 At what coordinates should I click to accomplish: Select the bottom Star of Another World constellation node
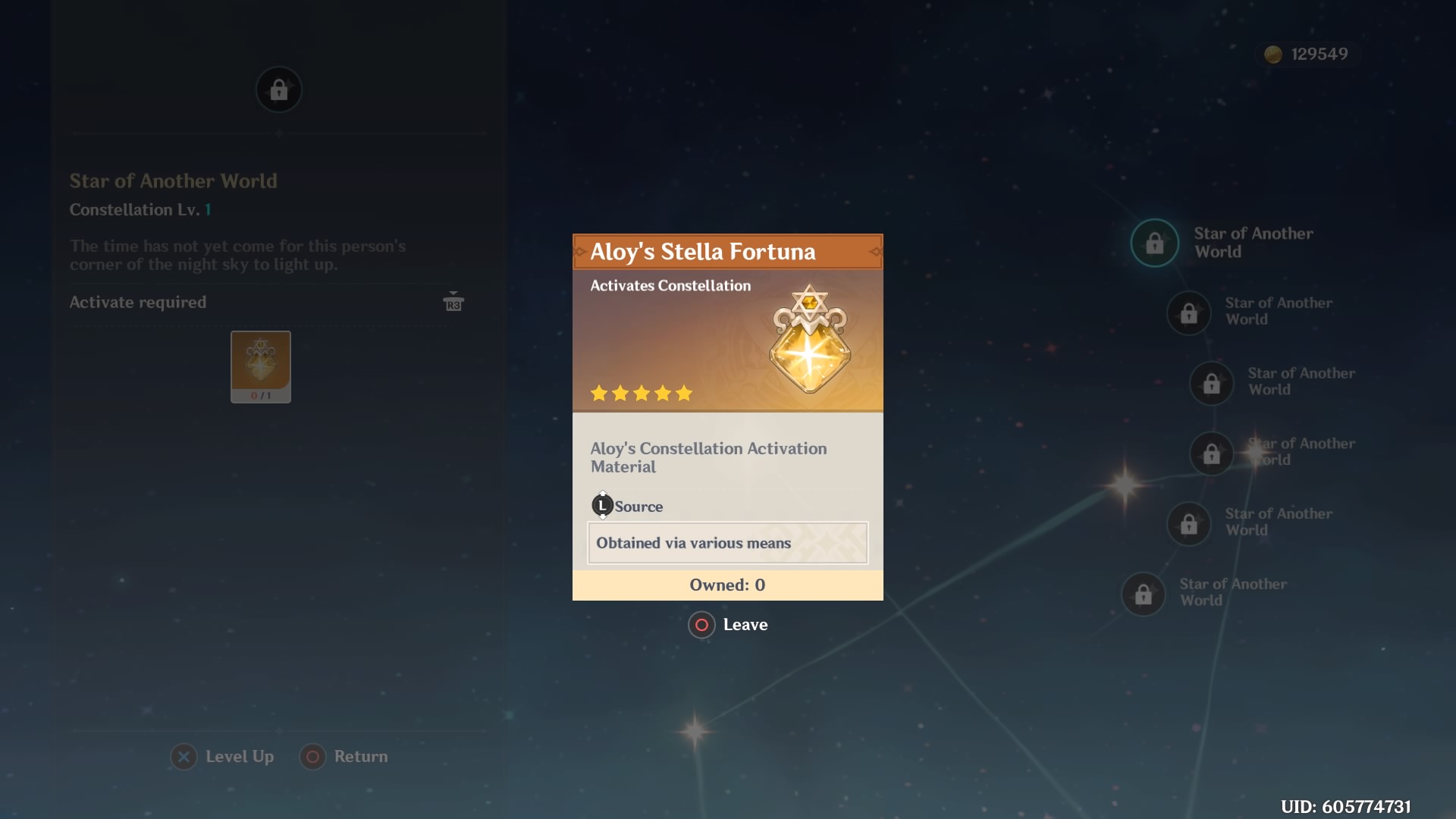tap(1142, 594)
